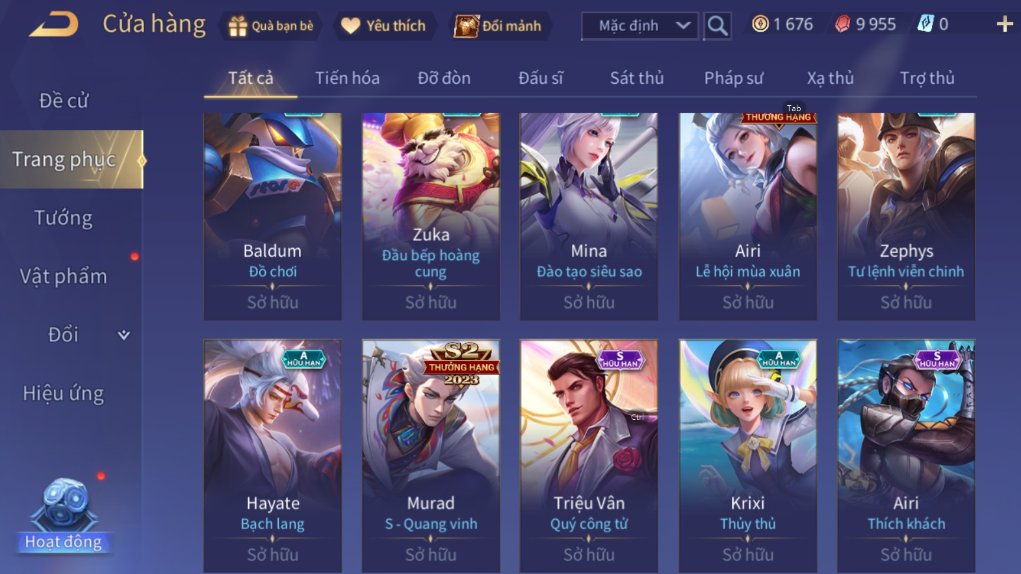Open the Đề cử section

click(x=64, y=101)
